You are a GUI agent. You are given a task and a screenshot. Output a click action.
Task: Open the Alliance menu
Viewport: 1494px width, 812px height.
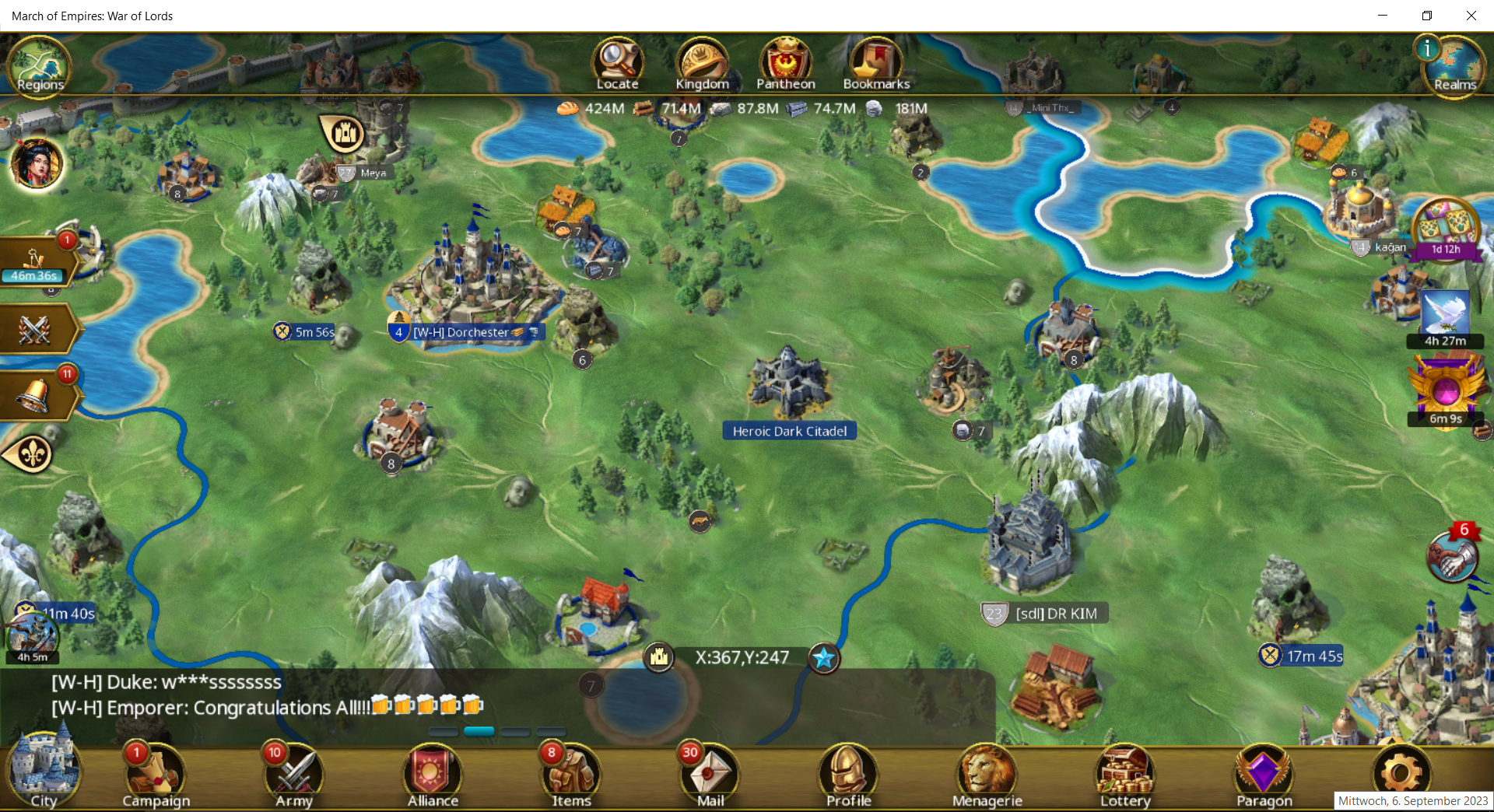[x=433, y=775]
